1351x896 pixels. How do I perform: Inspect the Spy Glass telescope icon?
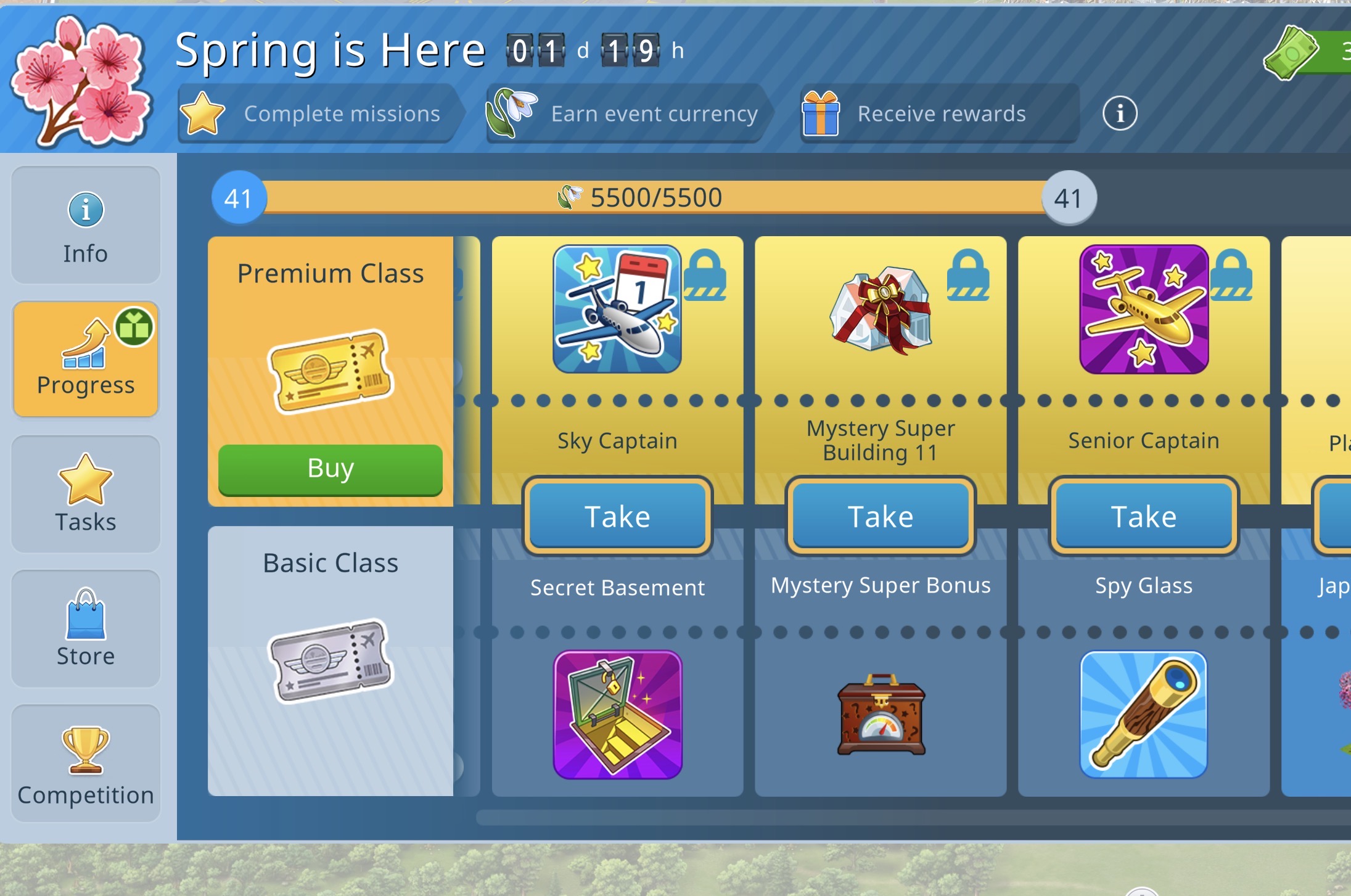tap(1144, 715)
